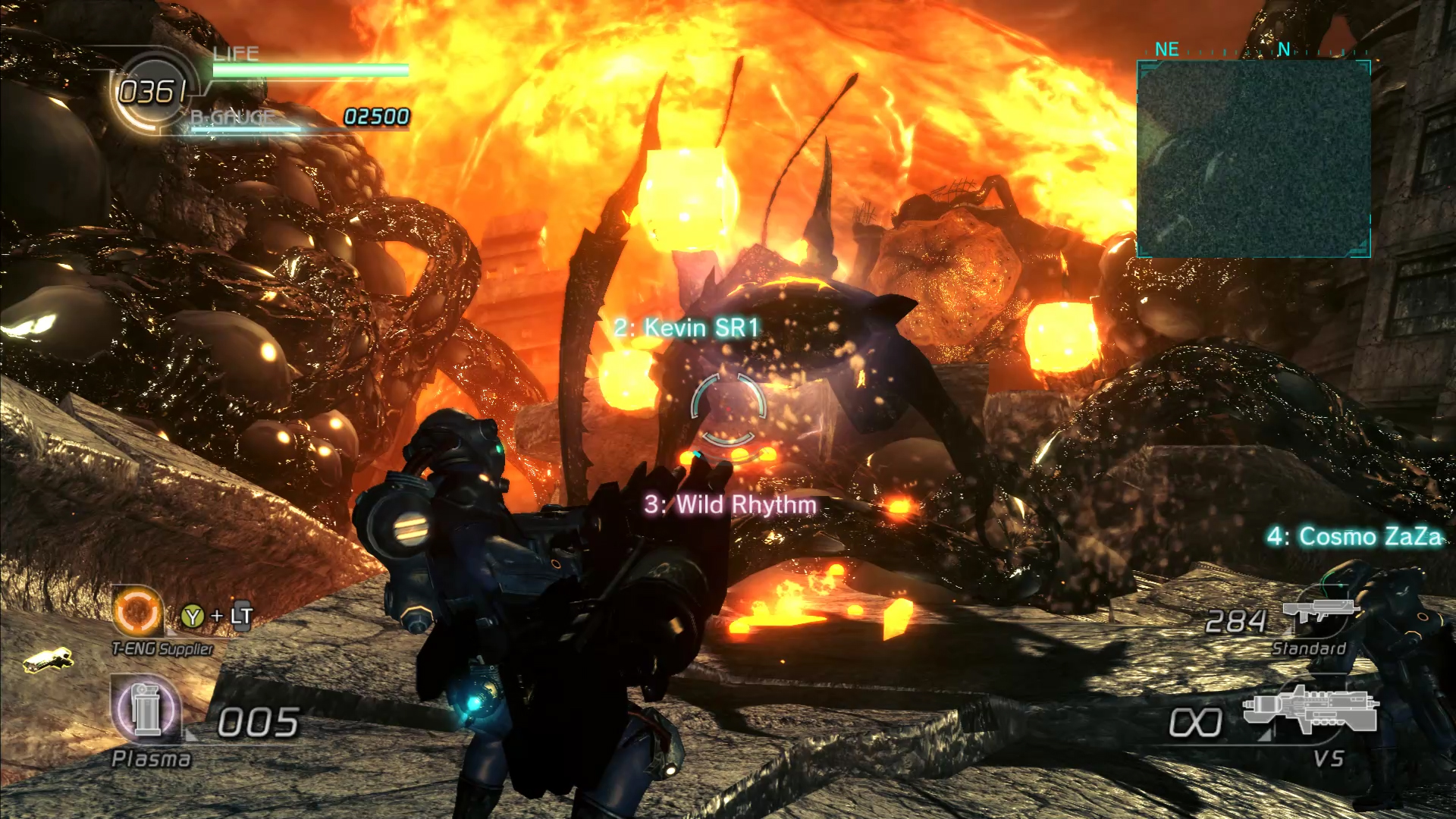Screen dimensions: 1456x819
Task: Choose the Standard machine gun weapon icon
Action: point(1317,611)
